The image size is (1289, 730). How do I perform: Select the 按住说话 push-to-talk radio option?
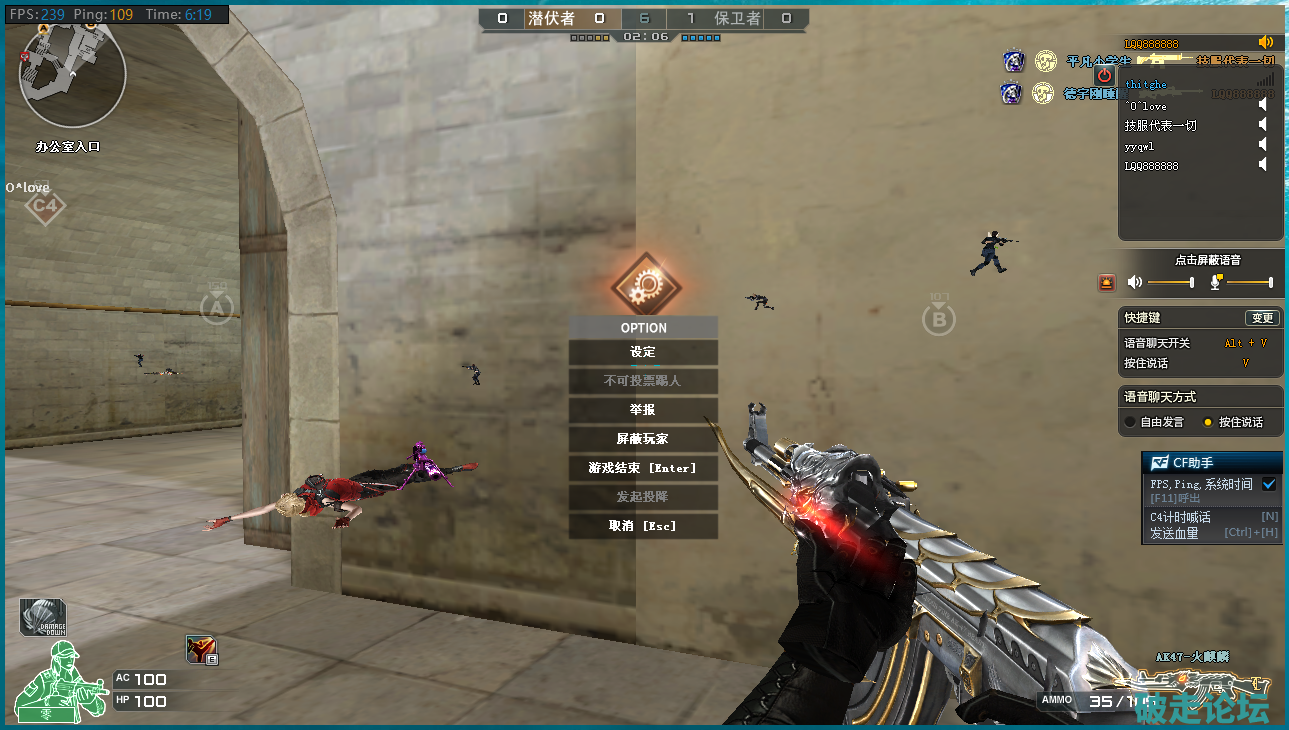pyautogui.click(x=1208, y=422)
